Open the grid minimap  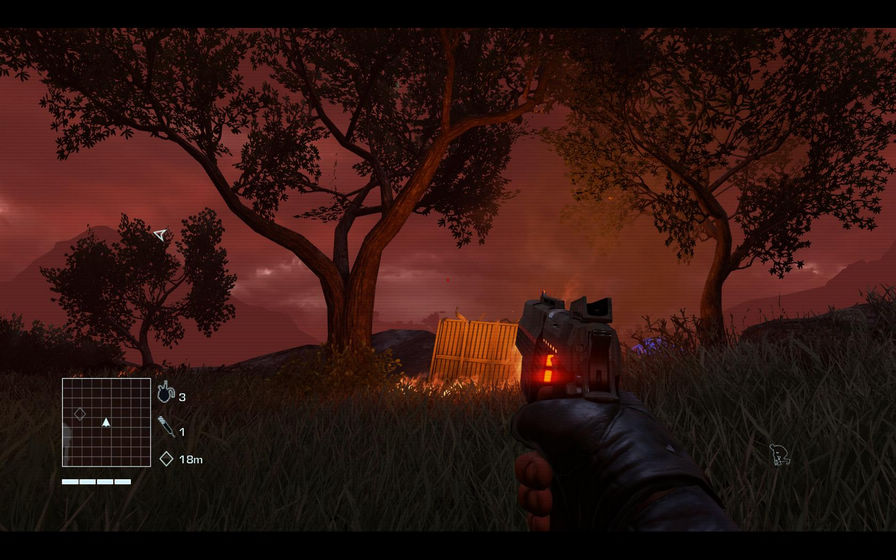click(106, 422)
